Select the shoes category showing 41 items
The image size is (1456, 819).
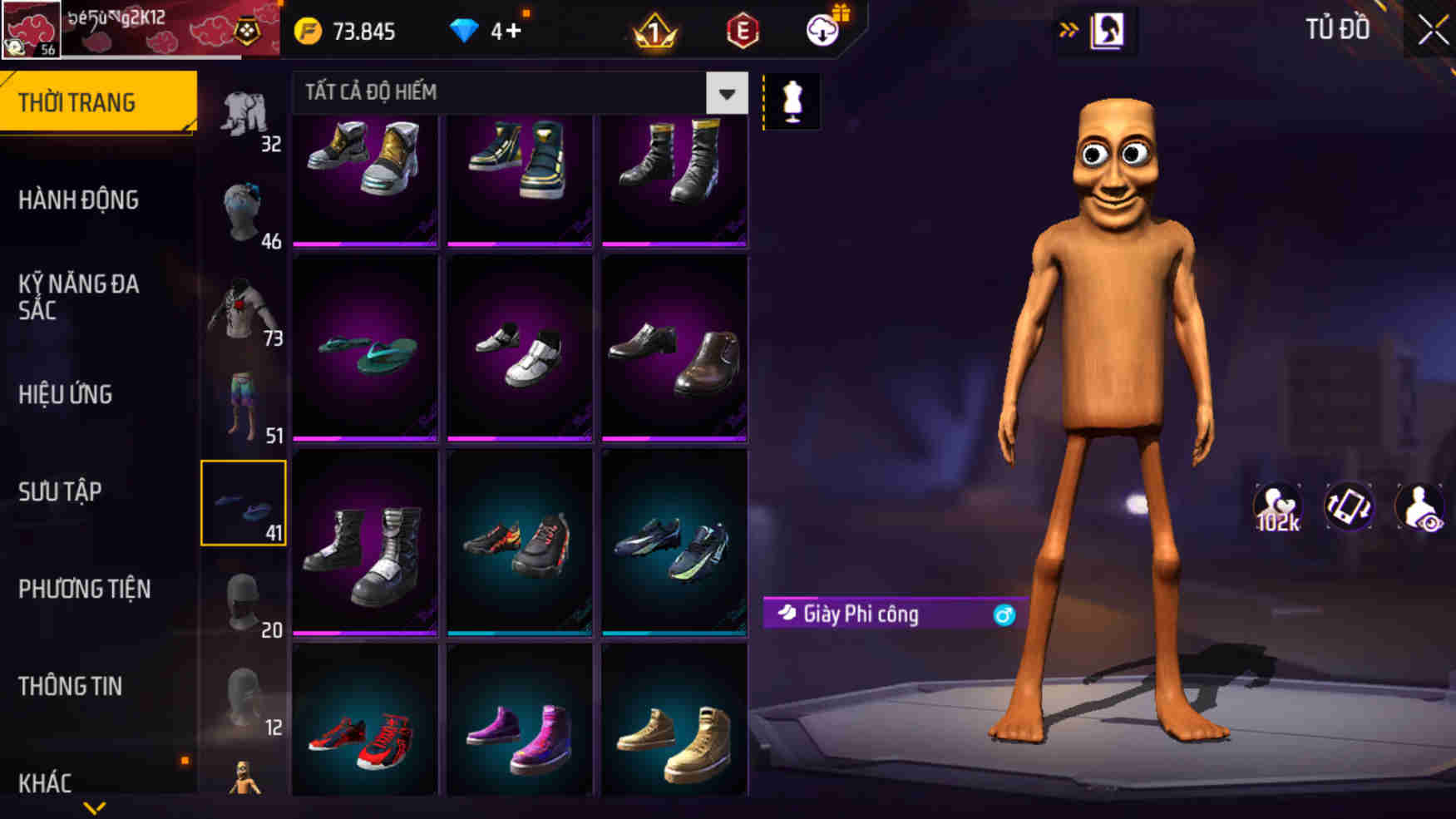tap(244, 502)
